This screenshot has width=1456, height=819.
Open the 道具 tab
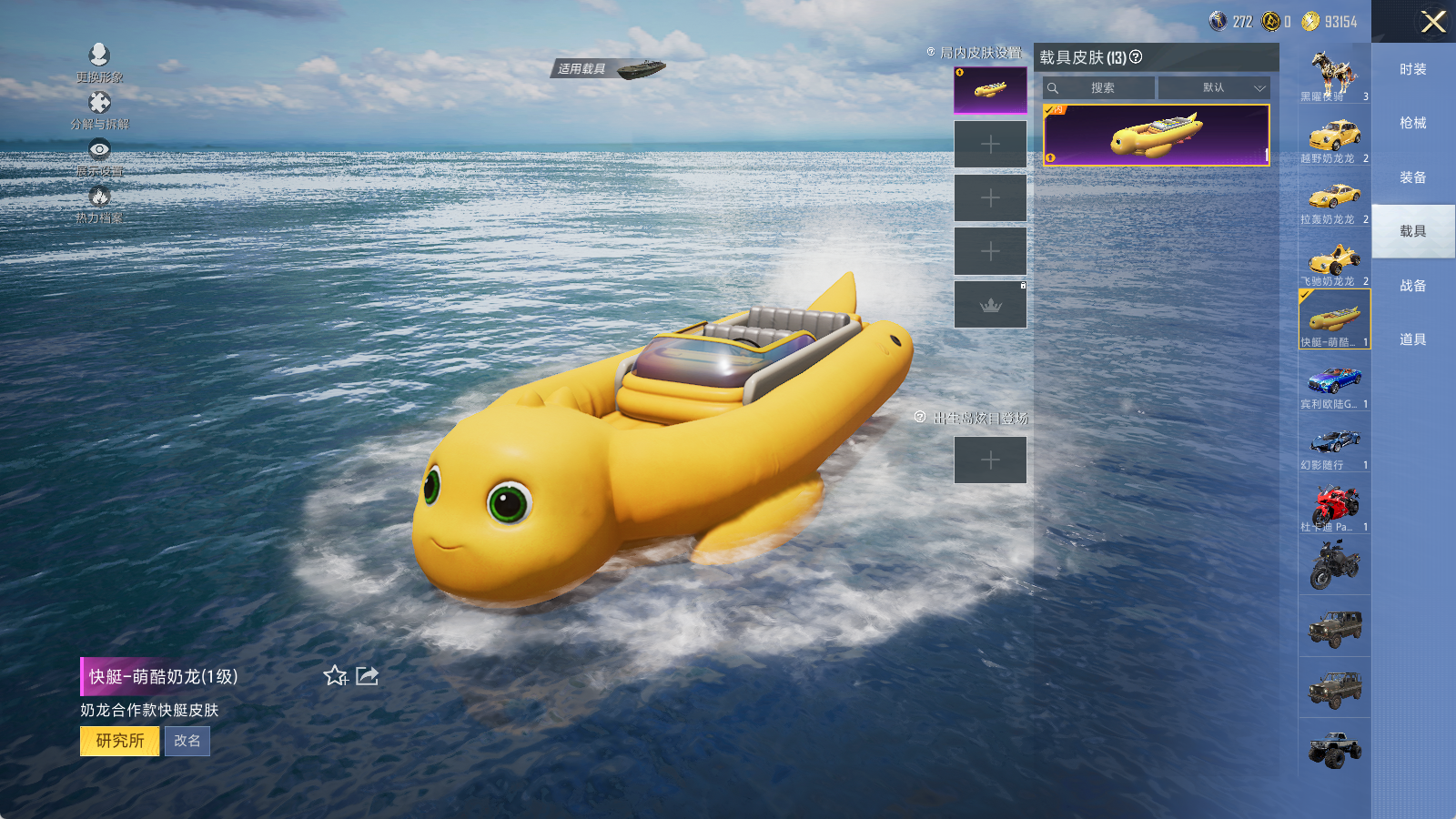(1412, 339)
